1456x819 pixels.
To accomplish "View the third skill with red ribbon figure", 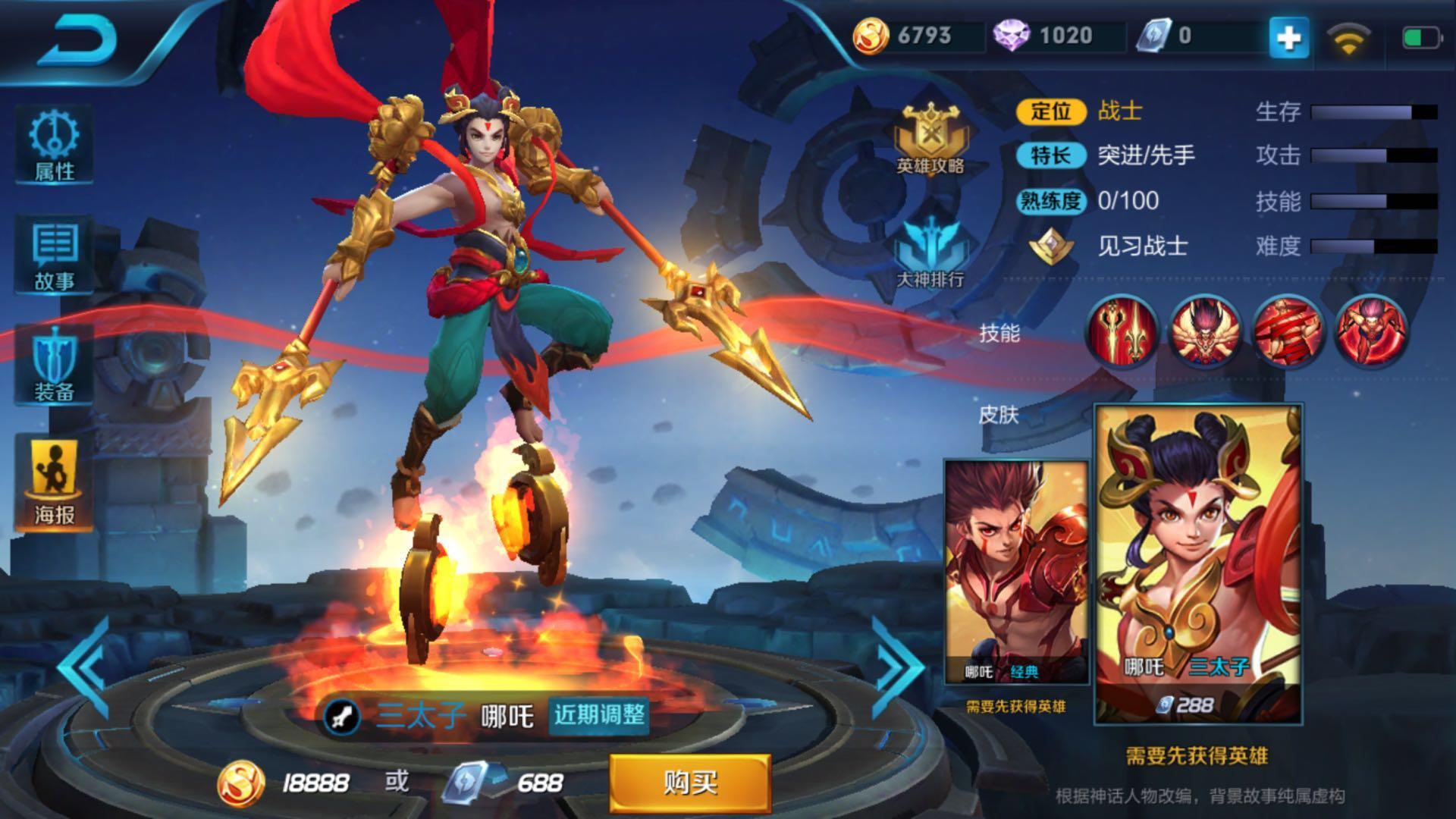I will pyautogui.click(x=1288, y=331).
